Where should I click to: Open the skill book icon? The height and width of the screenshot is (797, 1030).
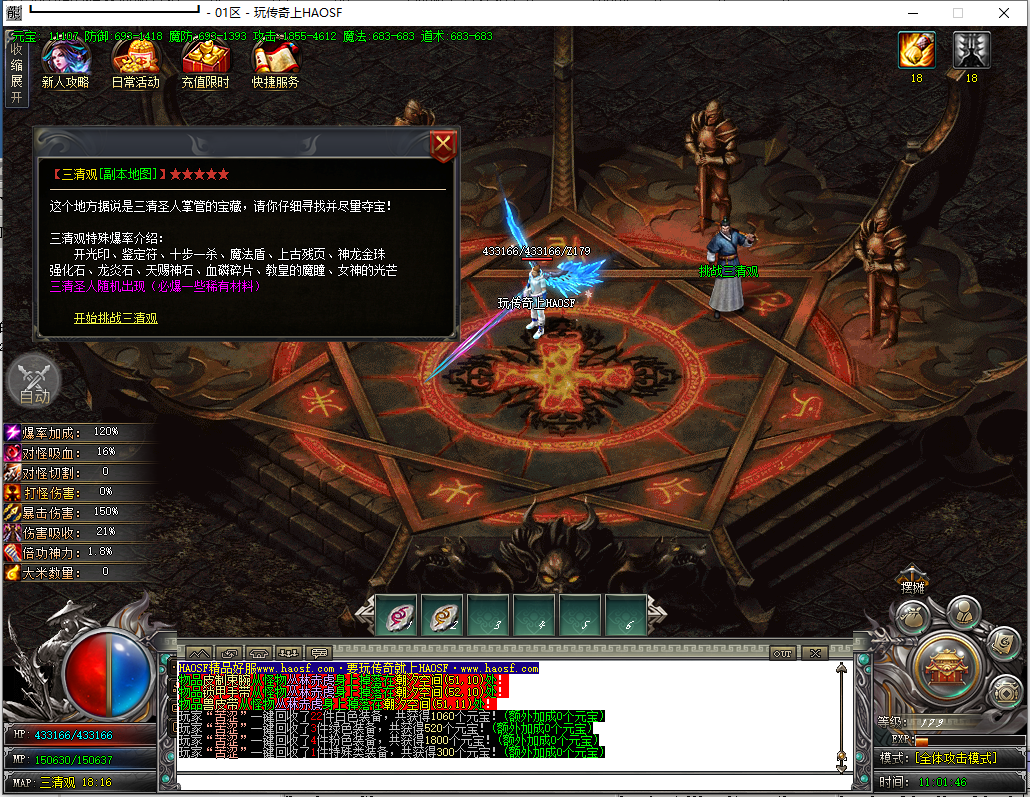pos(1001,643)
